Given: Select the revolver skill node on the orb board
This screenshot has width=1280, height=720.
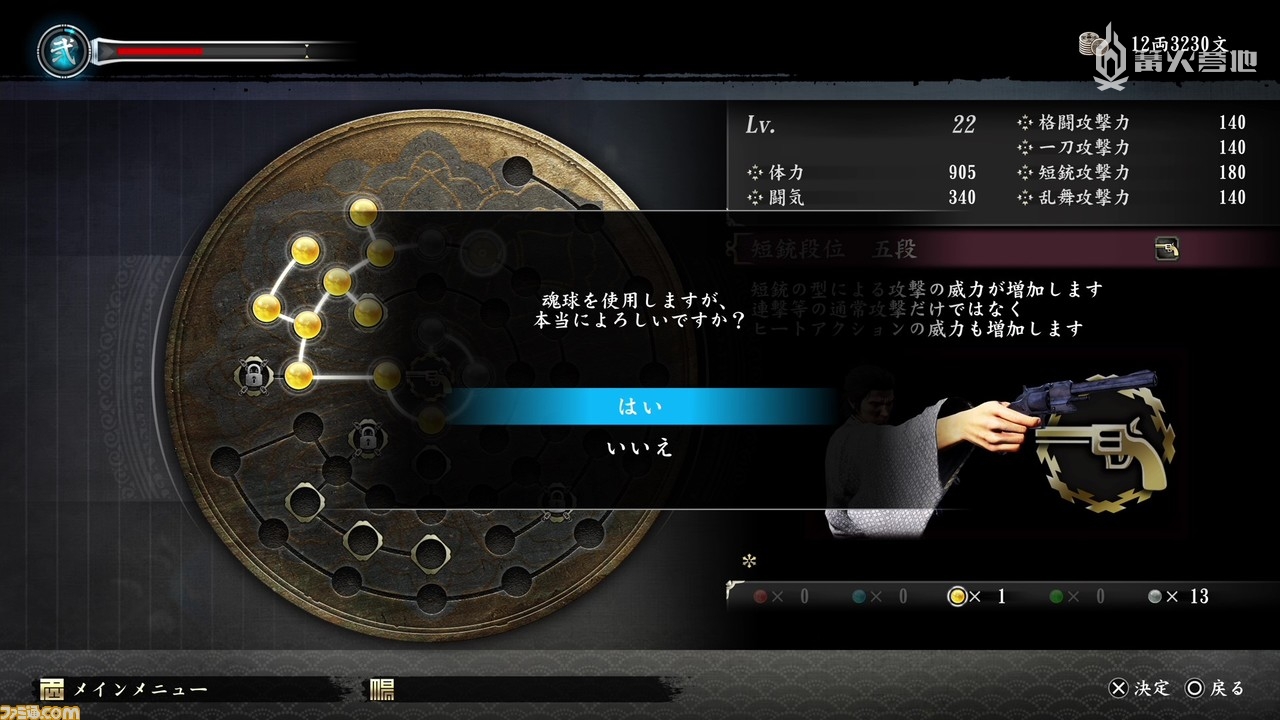Looking at the screenshot, I should [x=431, y=376].
